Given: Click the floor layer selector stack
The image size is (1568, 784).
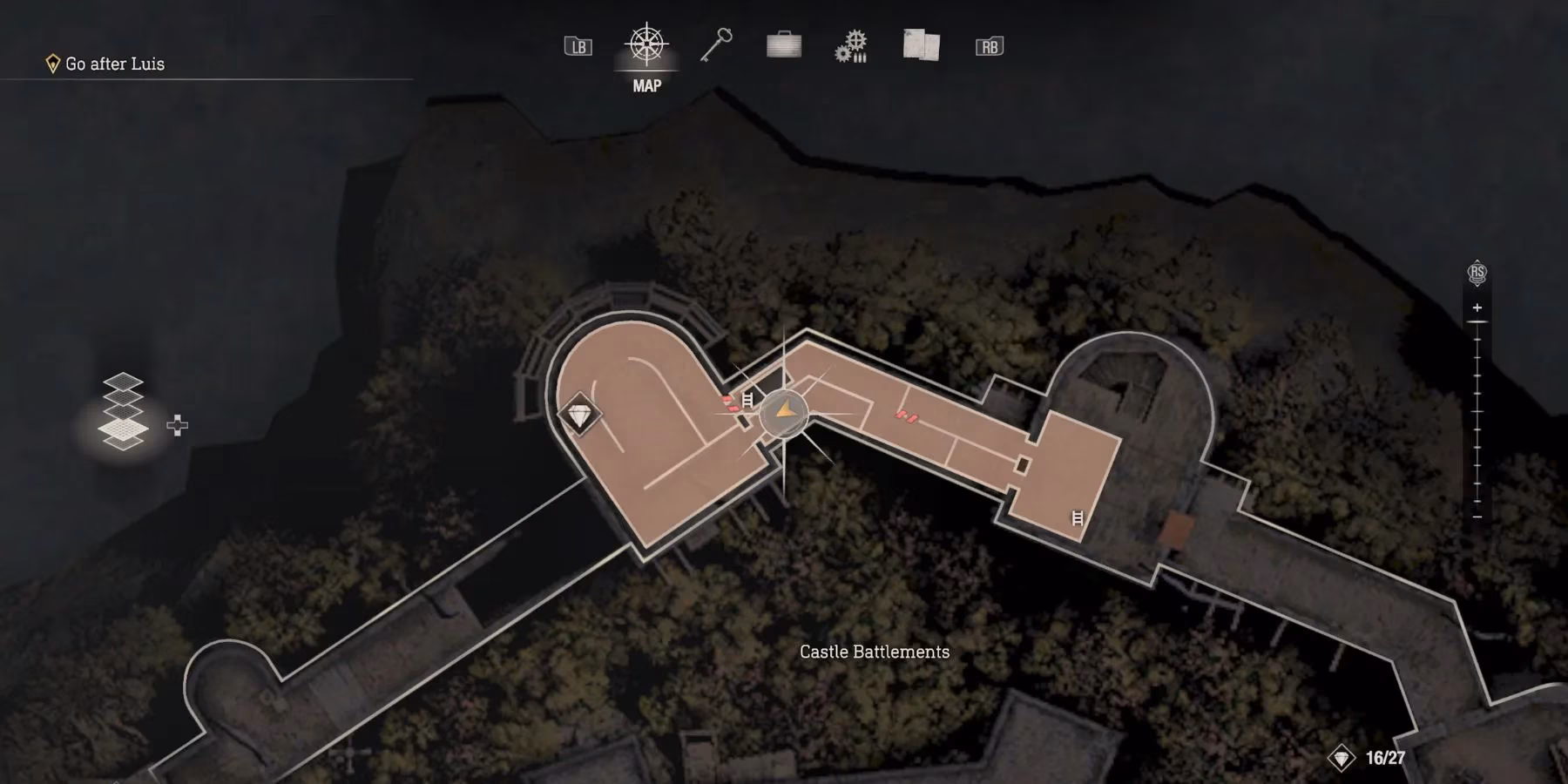Looking at the screenshot, I should point(123,412).
